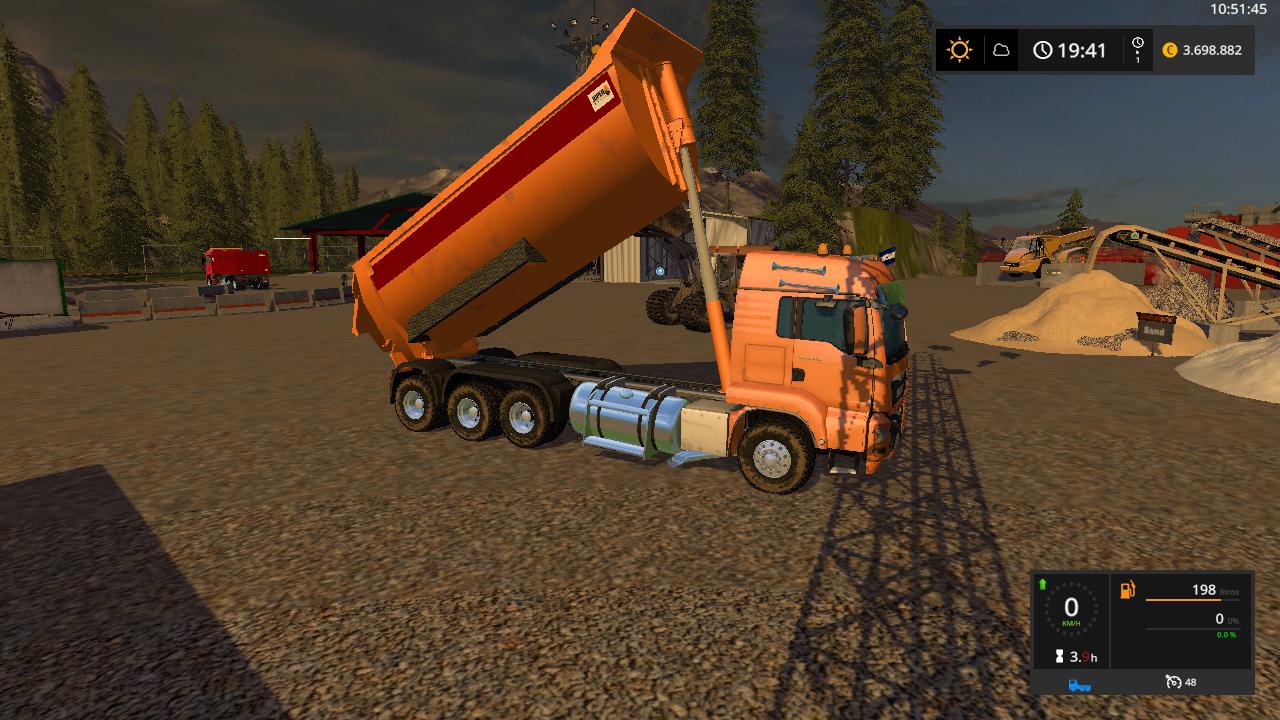
Task: Select the cloud forecast icon
Action: 1000,50
